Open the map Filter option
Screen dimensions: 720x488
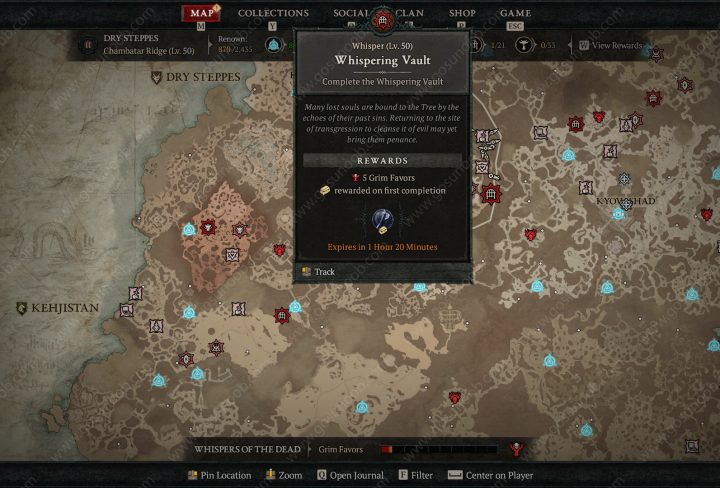point(417,476)
